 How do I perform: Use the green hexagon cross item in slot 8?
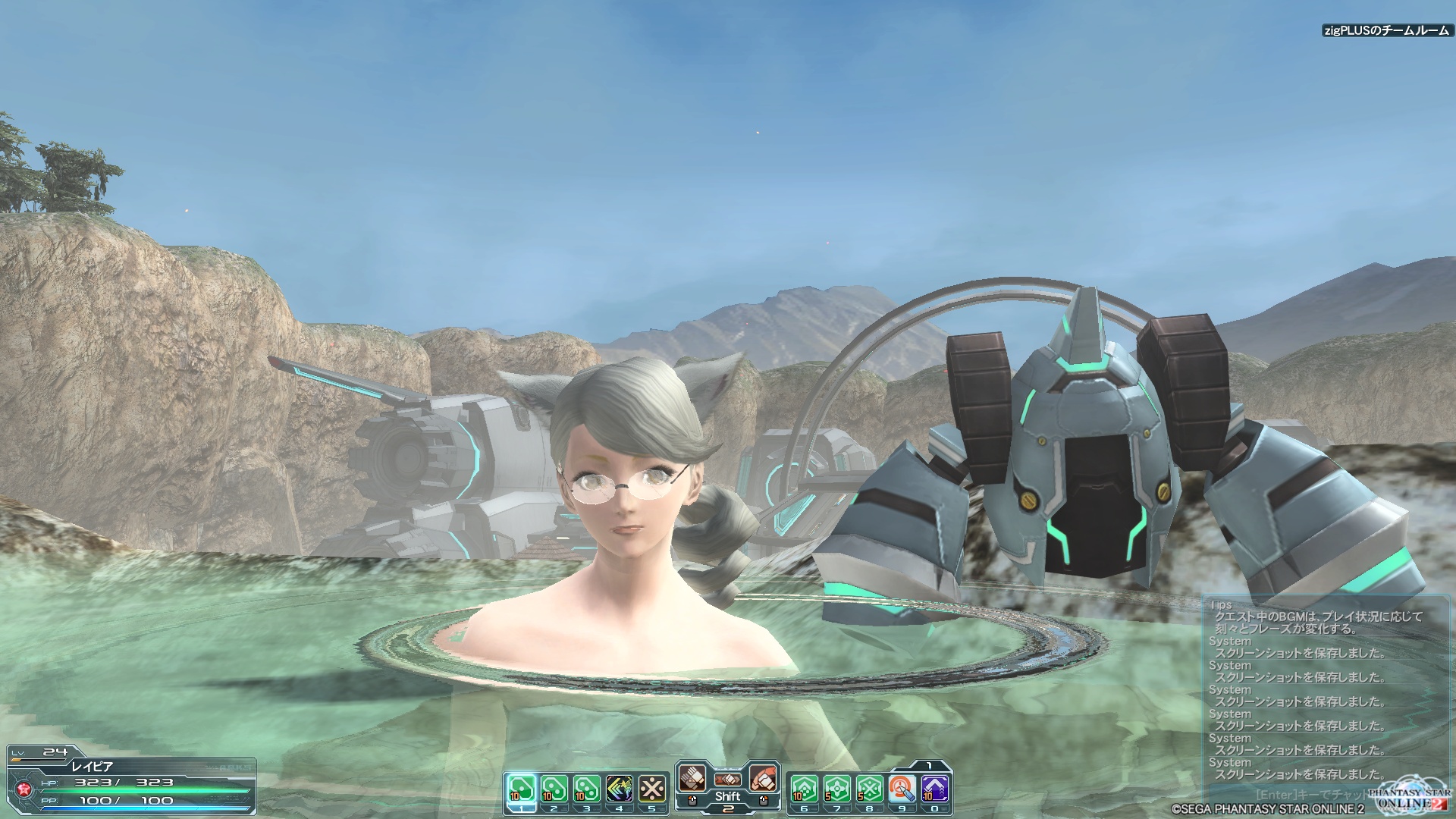click(x=869, y=789)
